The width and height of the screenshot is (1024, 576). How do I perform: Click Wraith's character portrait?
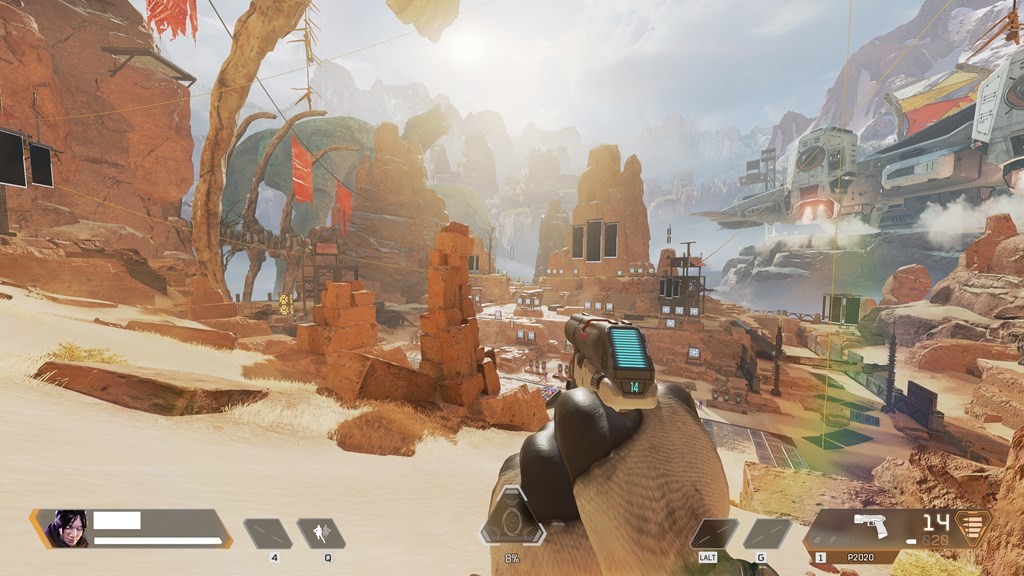point(65,529)
